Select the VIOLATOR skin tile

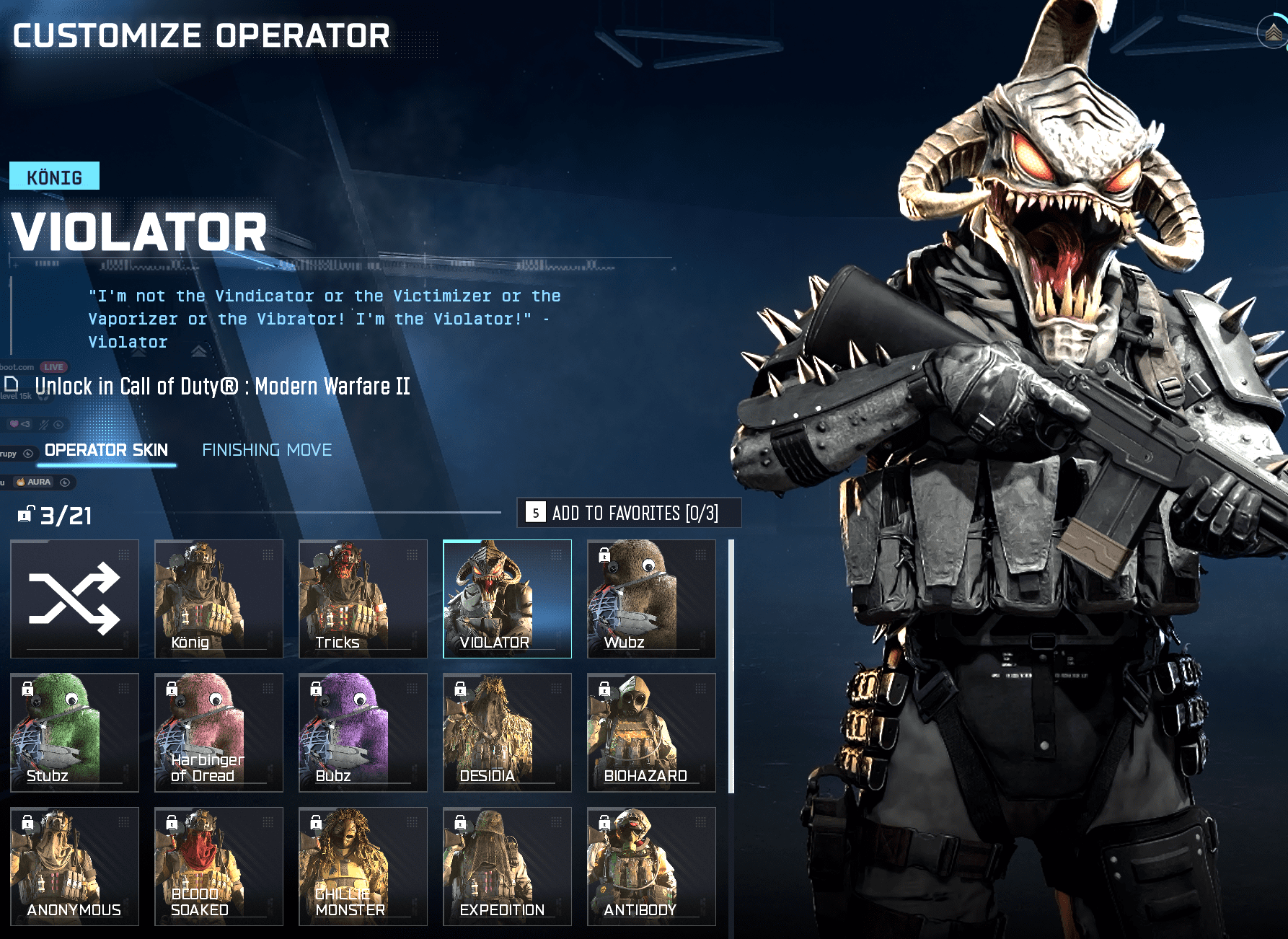coord(507,599)
